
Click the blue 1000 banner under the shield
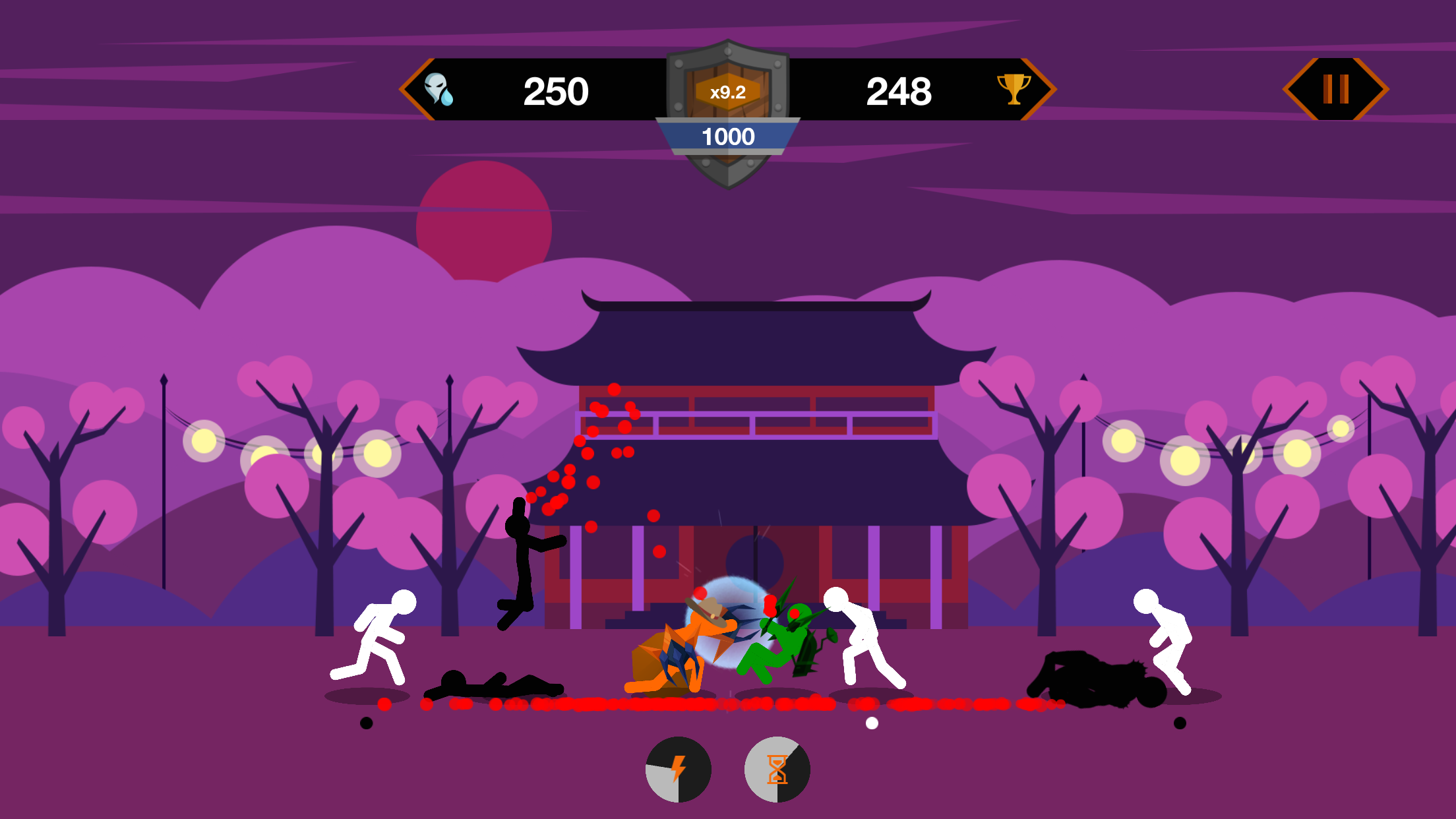(x=727, y=136)
